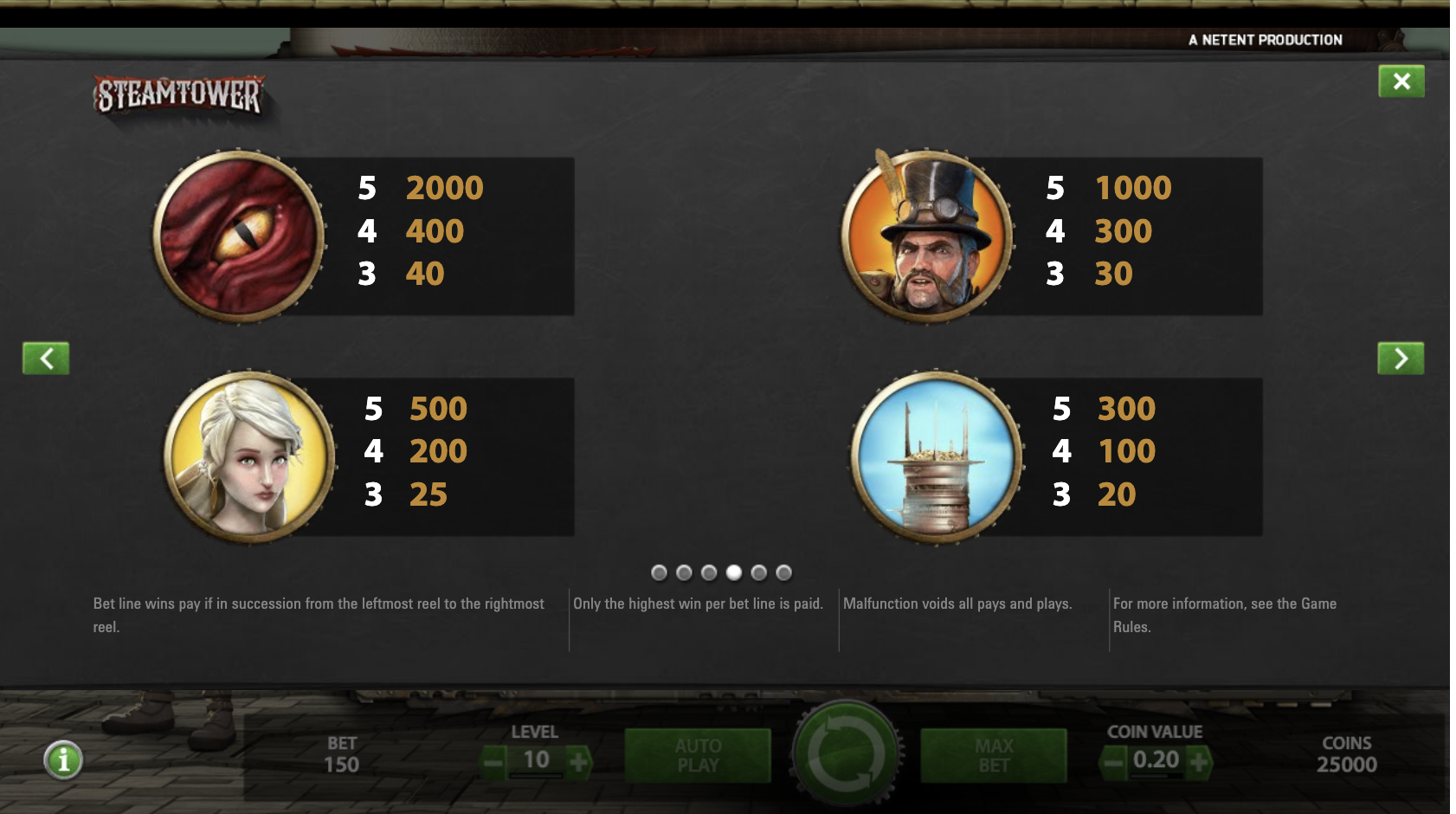Activate the Max Bet button
Image resolution: width=1456 pixels, height=814 pixels.
coord(992,754)
